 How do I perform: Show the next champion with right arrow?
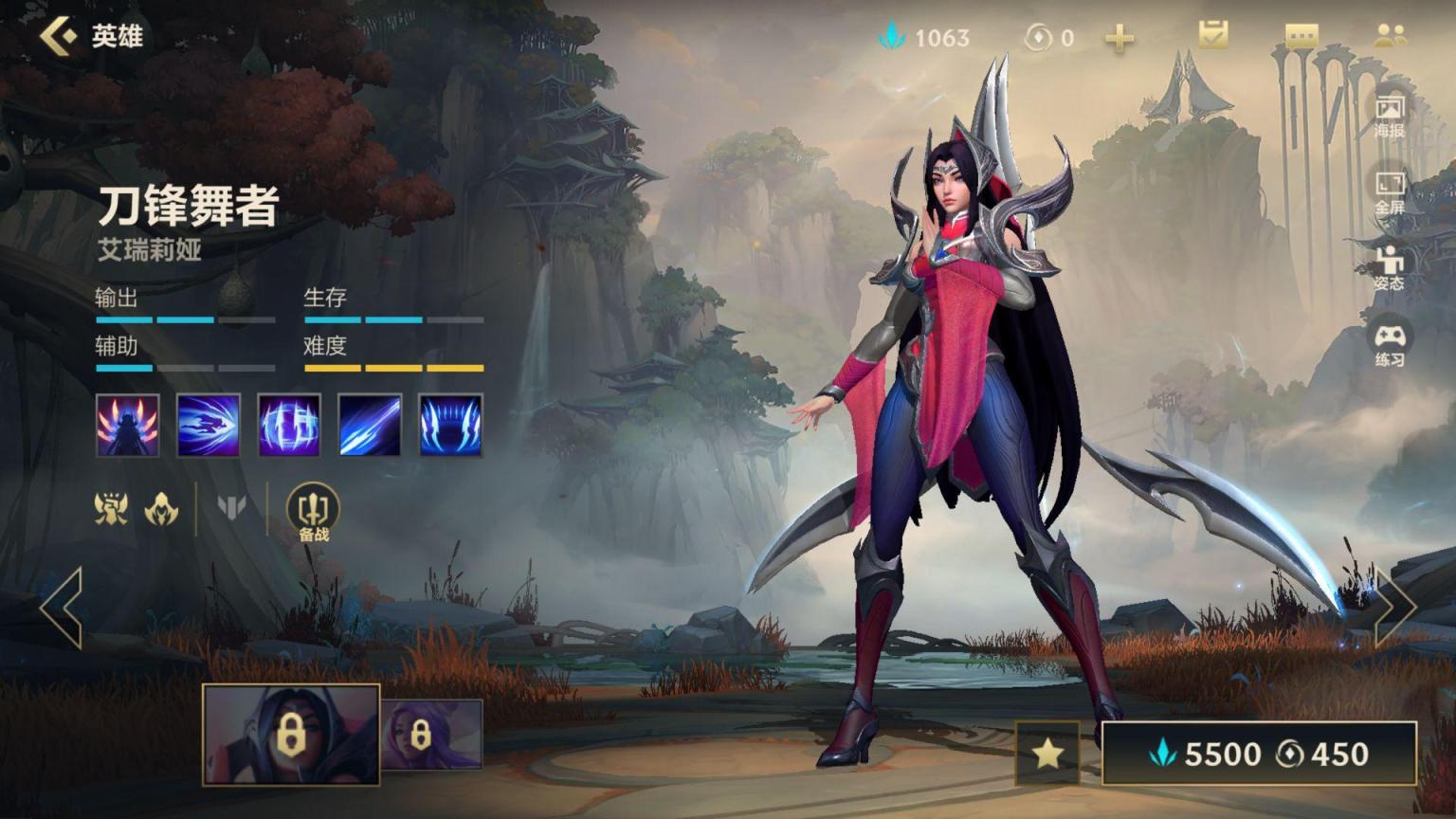[x=1393, y=608]
